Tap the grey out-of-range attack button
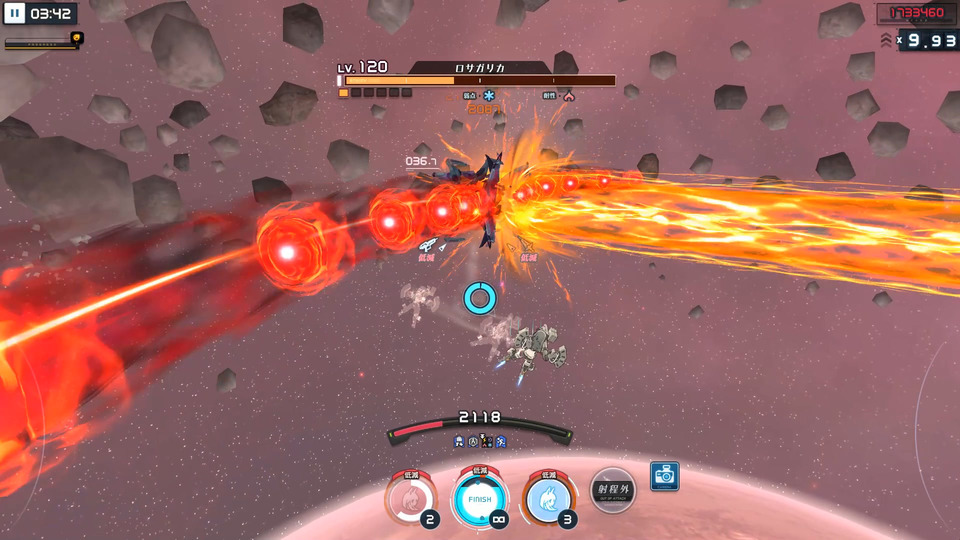Viewport: 960px width, 540px height. coord(612,491)
